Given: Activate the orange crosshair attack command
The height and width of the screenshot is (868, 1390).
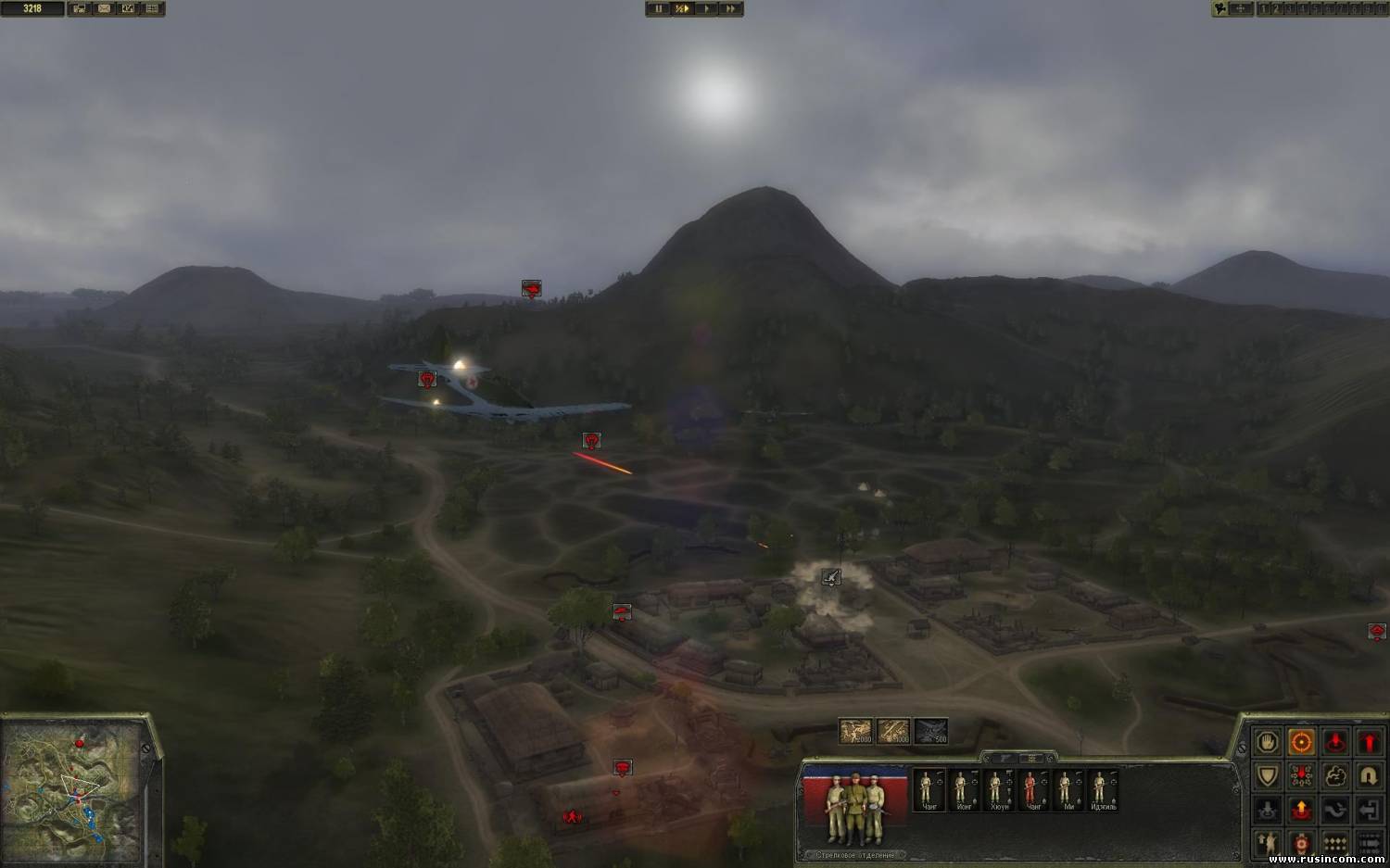Looking at the screenshot, I should click(x=1302, y=741).
